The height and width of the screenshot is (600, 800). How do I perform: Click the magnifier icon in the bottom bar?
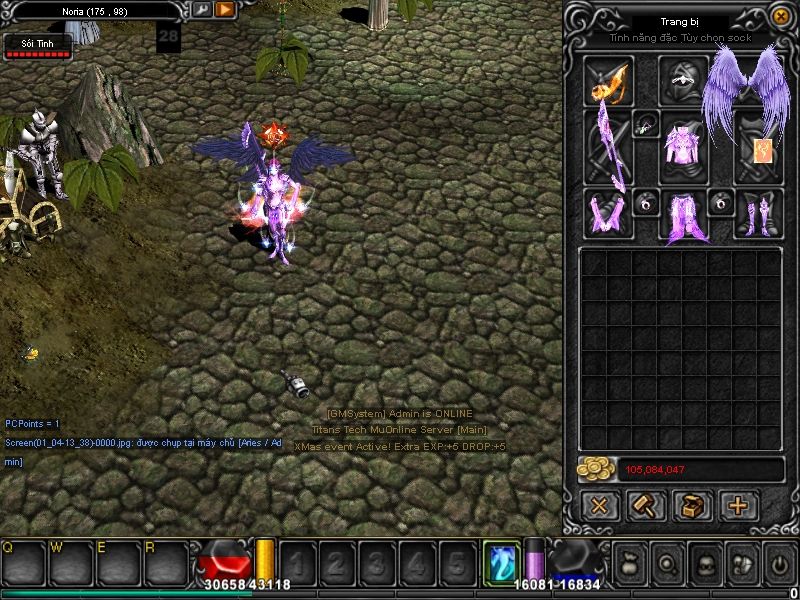[669, 564]
